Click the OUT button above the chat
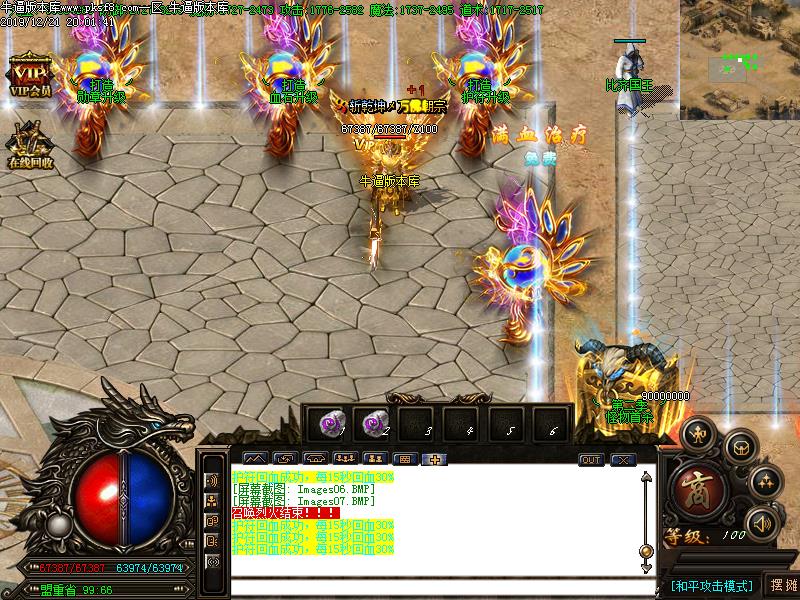Image resolution: width=800 pixels, height=600 pixels. tap(591, 460)
